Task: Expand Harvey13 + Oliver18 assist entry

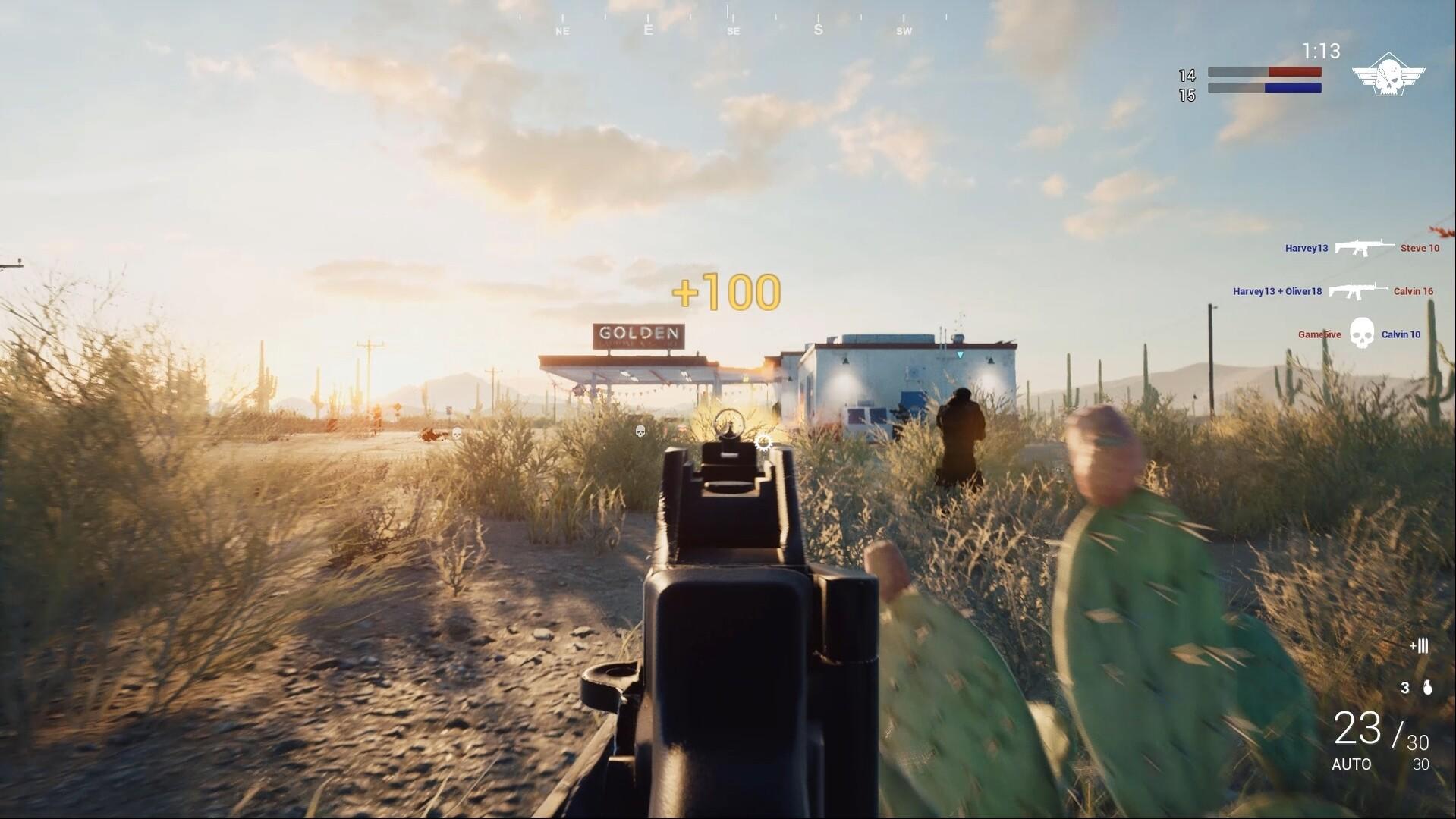Action: point(1277,290)
